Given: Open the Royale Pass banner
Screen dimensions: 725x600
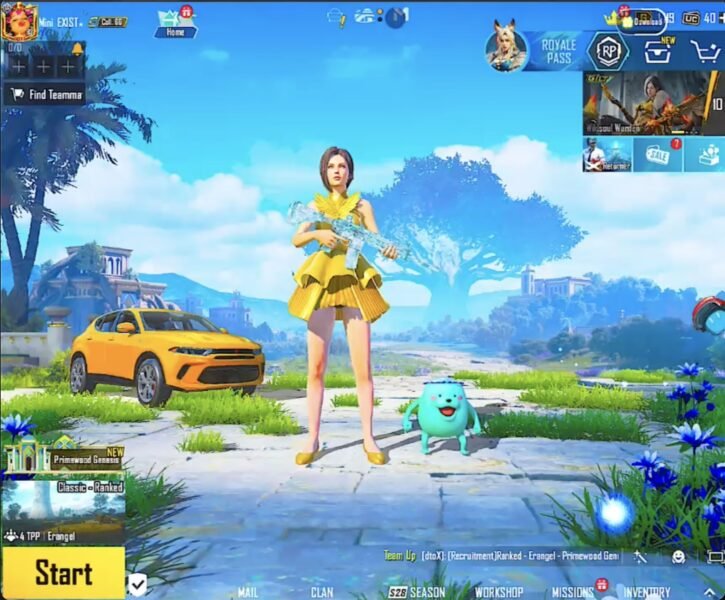Looking at the screenshot, I should pos(533,50).
